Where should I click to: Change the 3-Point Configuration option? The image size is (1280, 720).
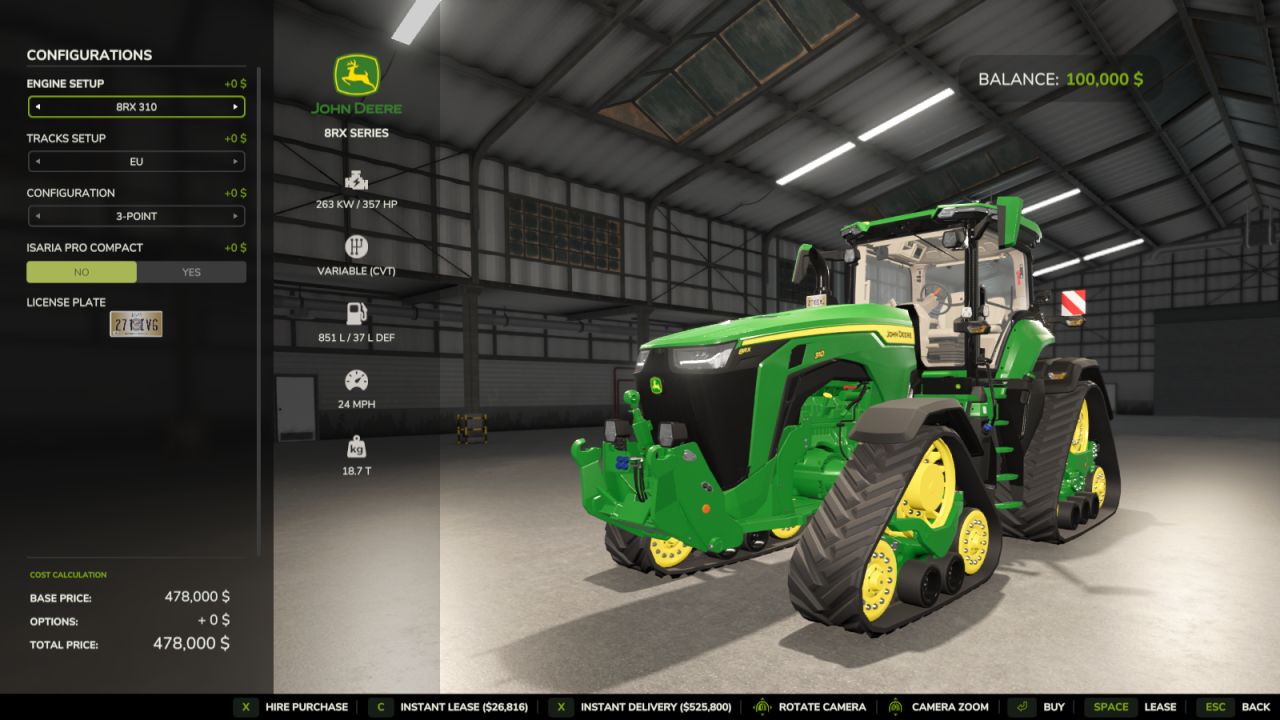pos(136,216)
